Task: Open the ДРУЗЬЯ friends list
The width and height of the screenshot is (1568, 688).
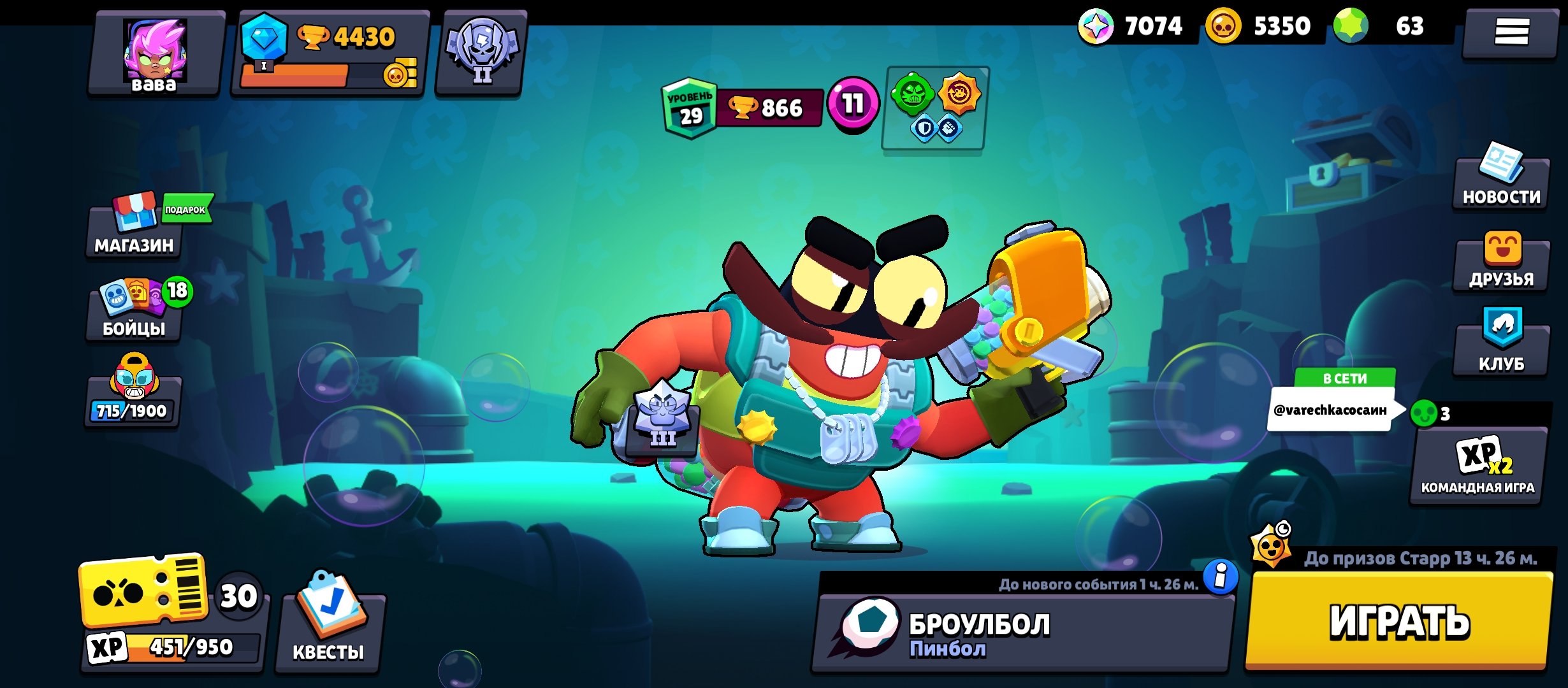Action: [x=1501, y=262]
